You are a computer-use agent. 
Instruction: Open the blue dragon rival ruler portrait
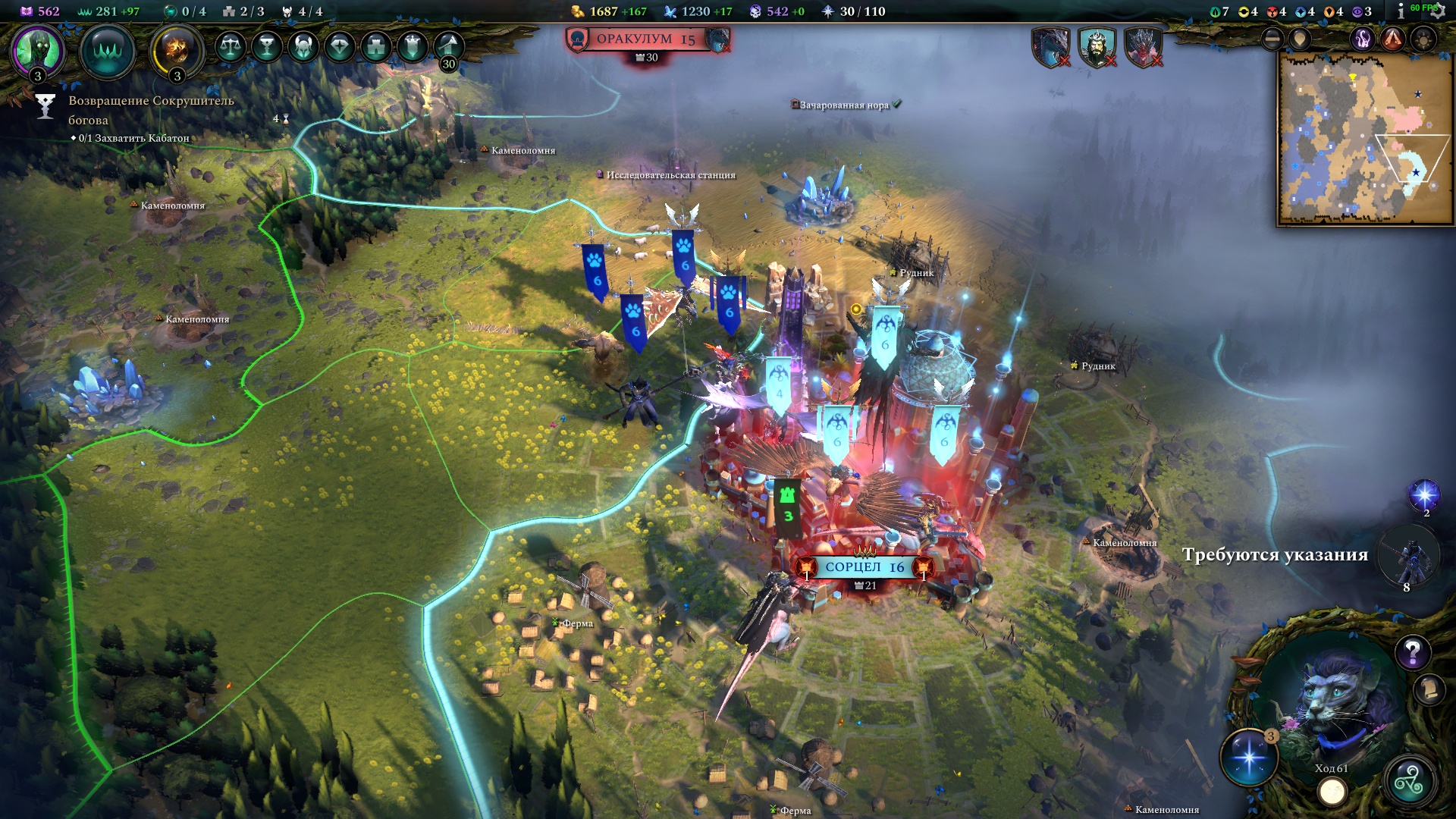[x=1050, y=47]
